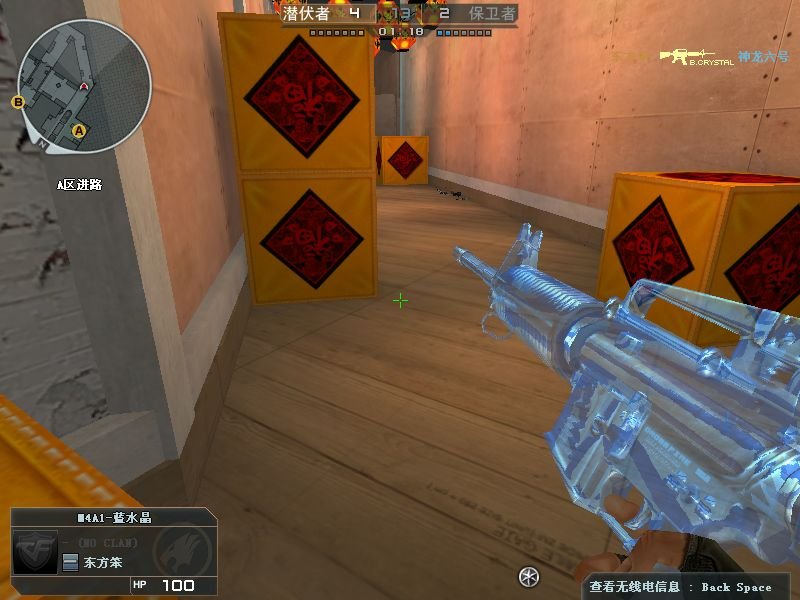This screenshot has height=600, width=800.
Task: Open the CF clan shield emblem
Action: tap(35, 552)
